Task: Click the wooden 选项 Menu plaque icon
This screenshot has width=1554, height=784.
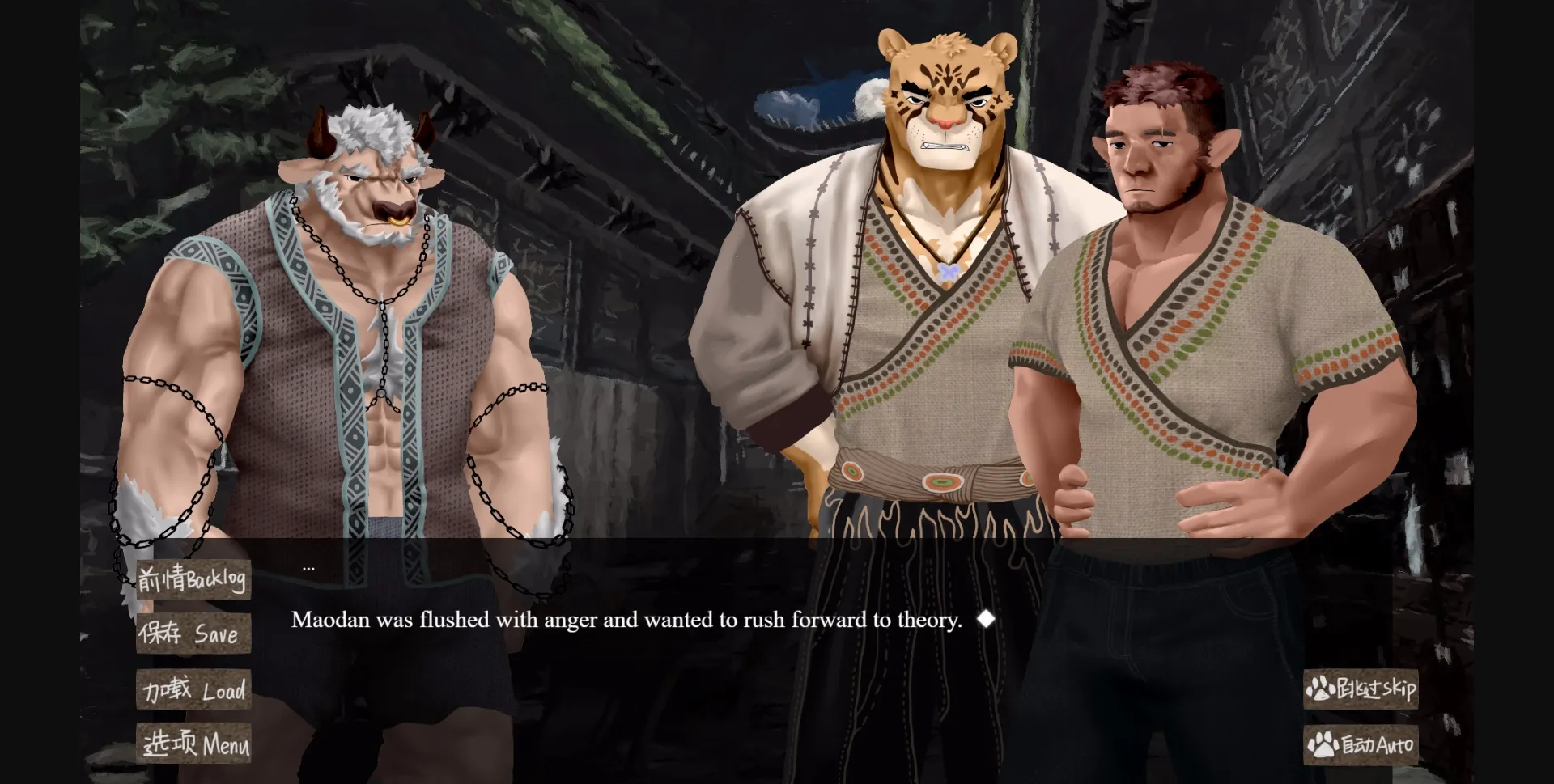Action: pyautogui.click(x=193, y=744)
